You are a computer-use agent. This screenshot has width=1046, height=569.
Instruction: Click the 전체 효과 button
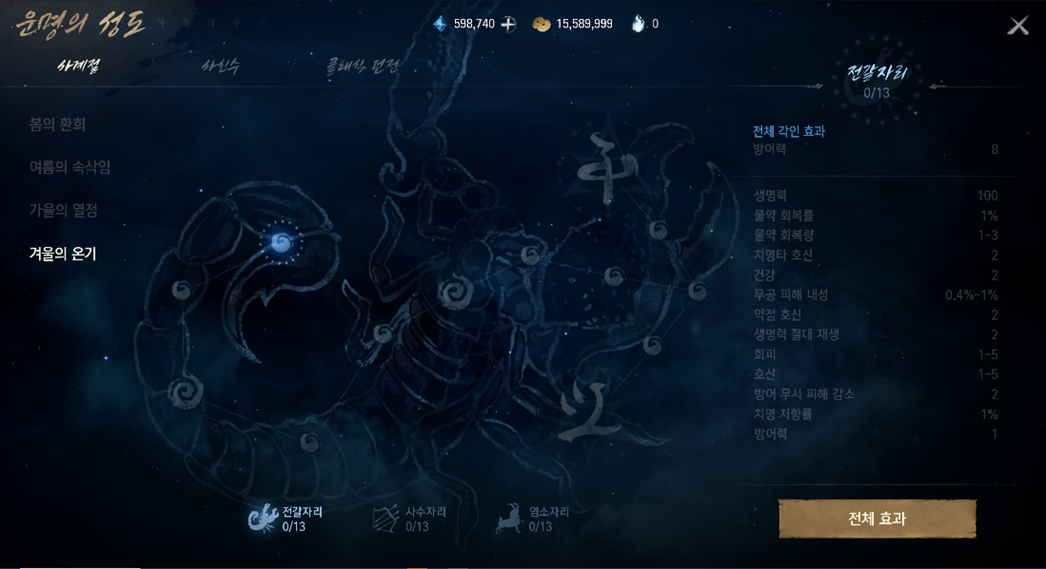[877, 518]
